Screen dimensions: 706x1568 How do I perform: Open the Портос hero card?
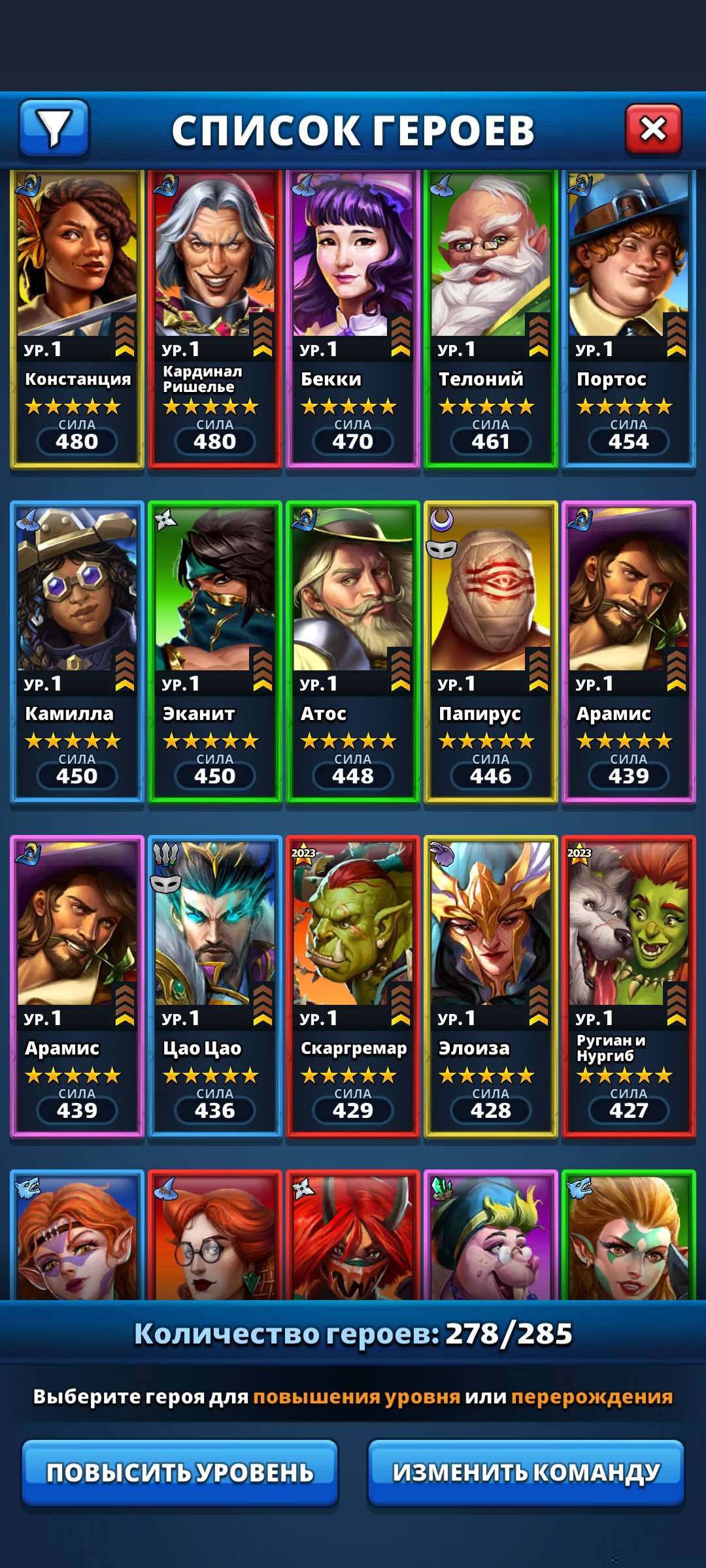629,319
